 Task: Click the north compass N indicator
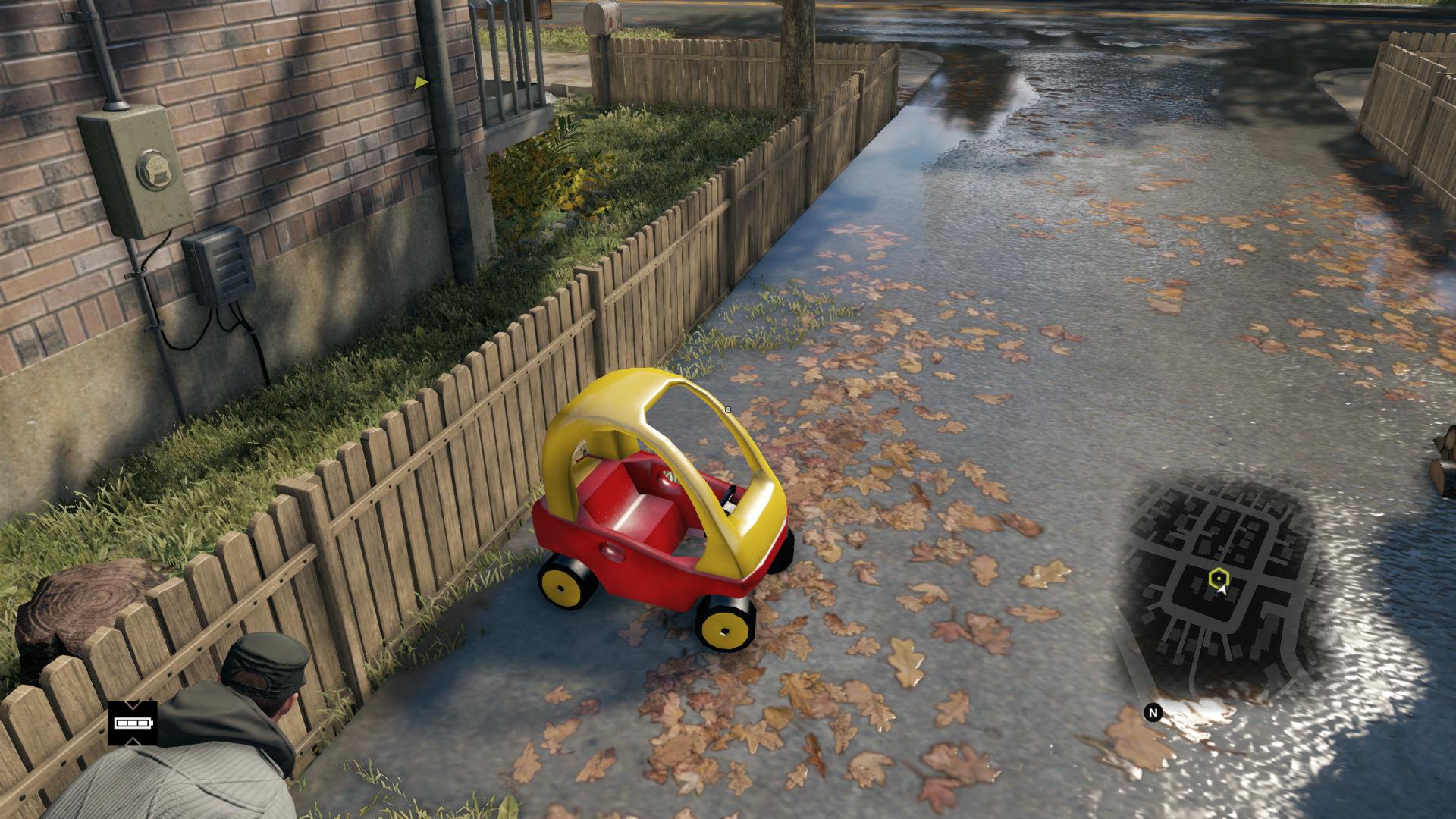1153,713
